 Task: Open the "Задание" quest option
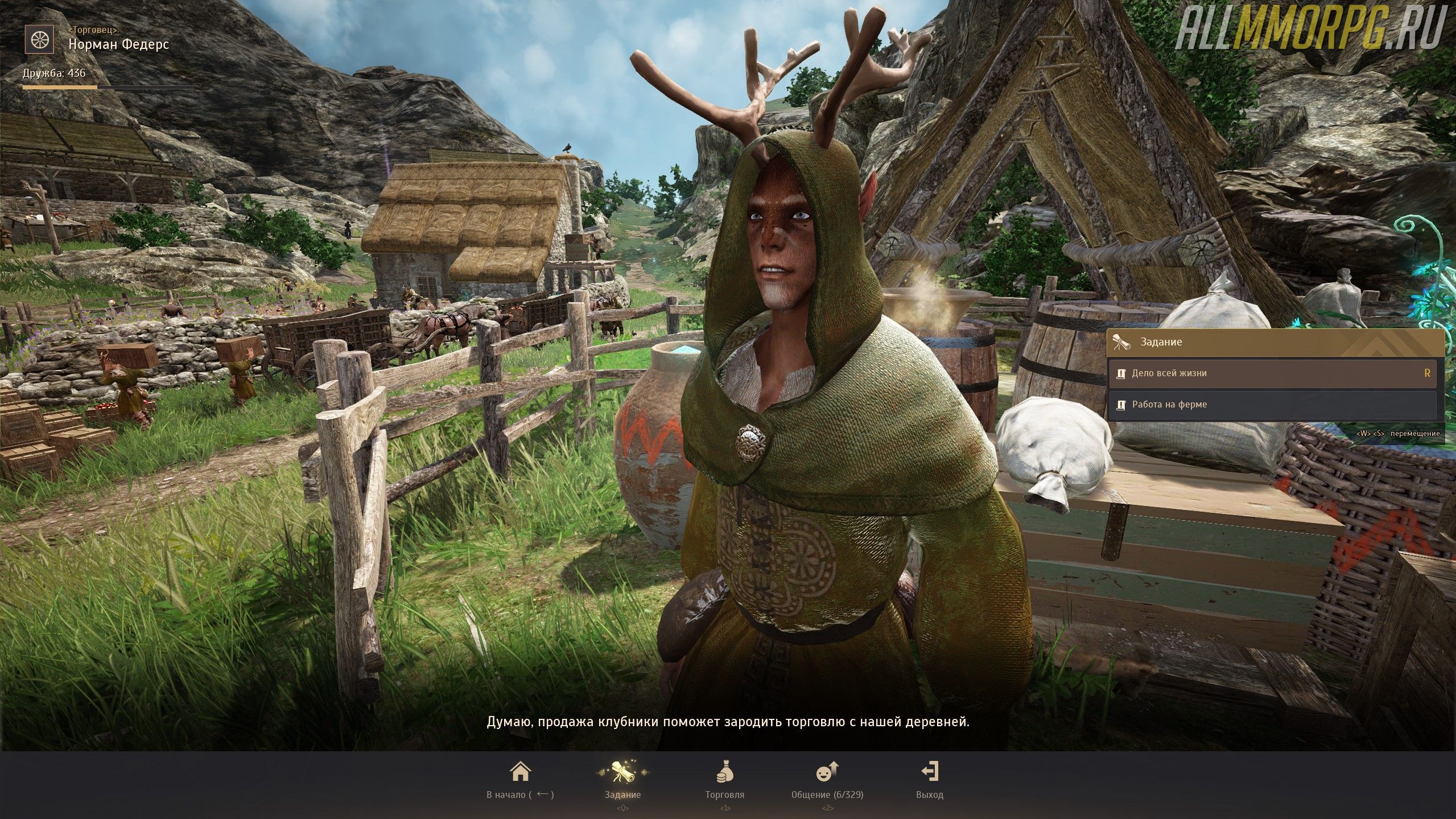coord(622,780)
